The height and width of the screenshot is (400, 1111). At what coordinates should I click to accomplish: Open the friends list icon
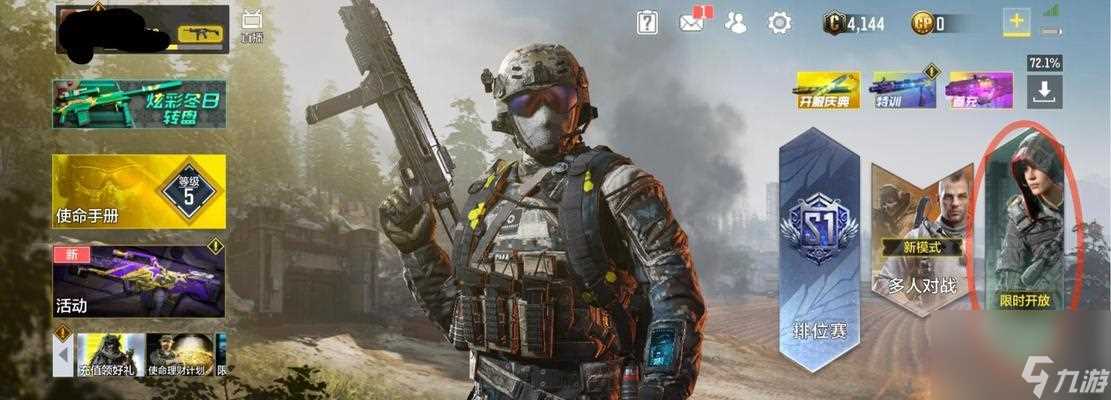click(736, 22)
